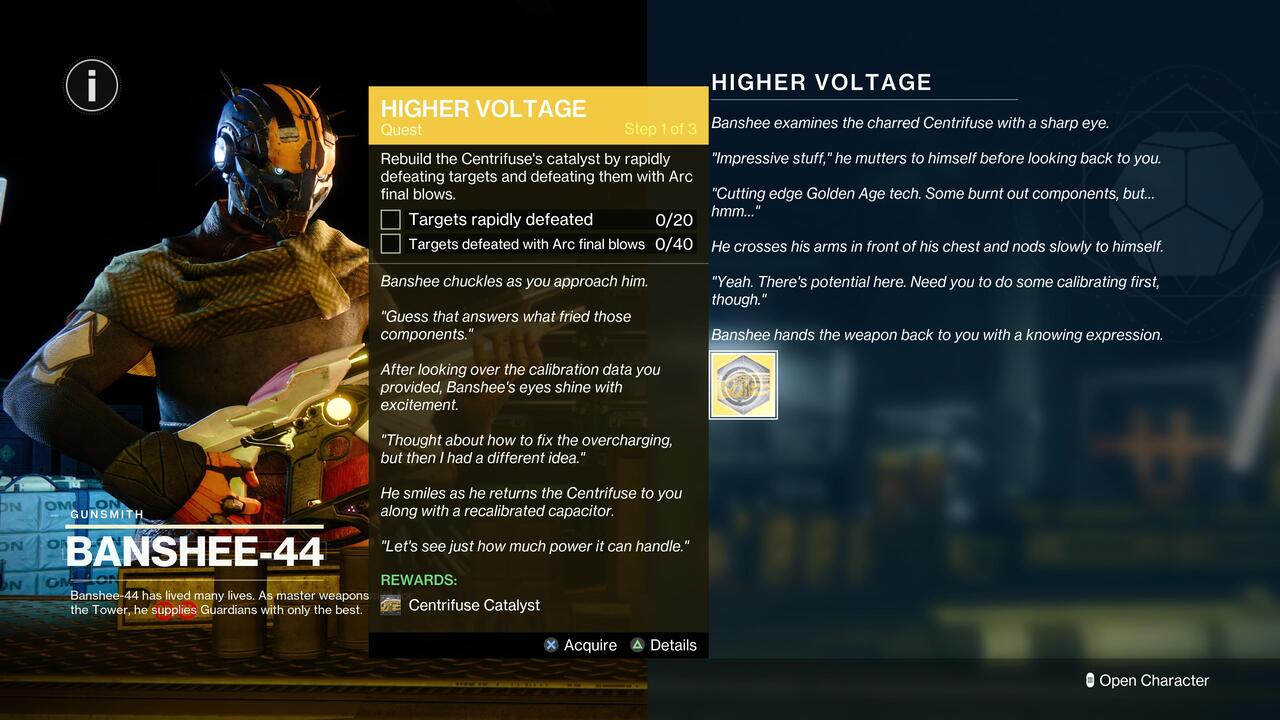The height and width of the screenshot is (720, 1280).
Task: Click the touchpad glyph beside Open Character
Action: (1089, 680)
